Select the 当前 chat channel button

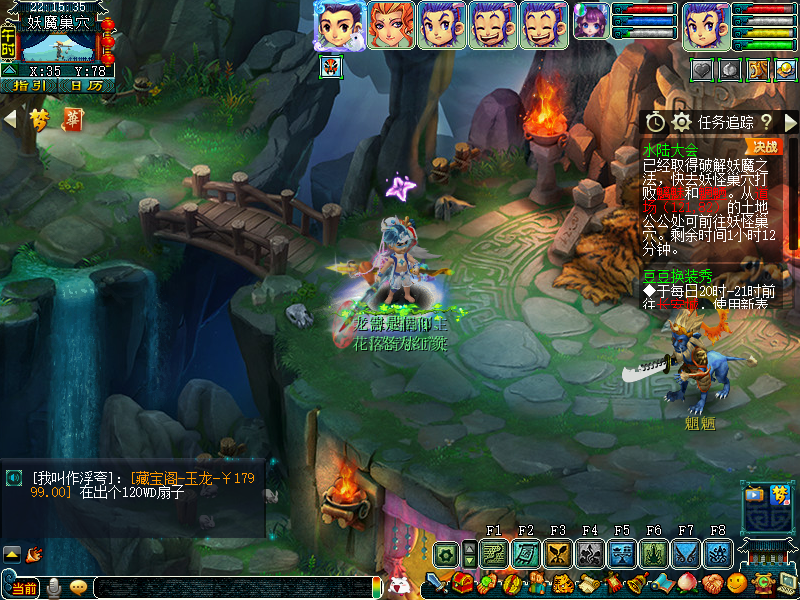24,588
